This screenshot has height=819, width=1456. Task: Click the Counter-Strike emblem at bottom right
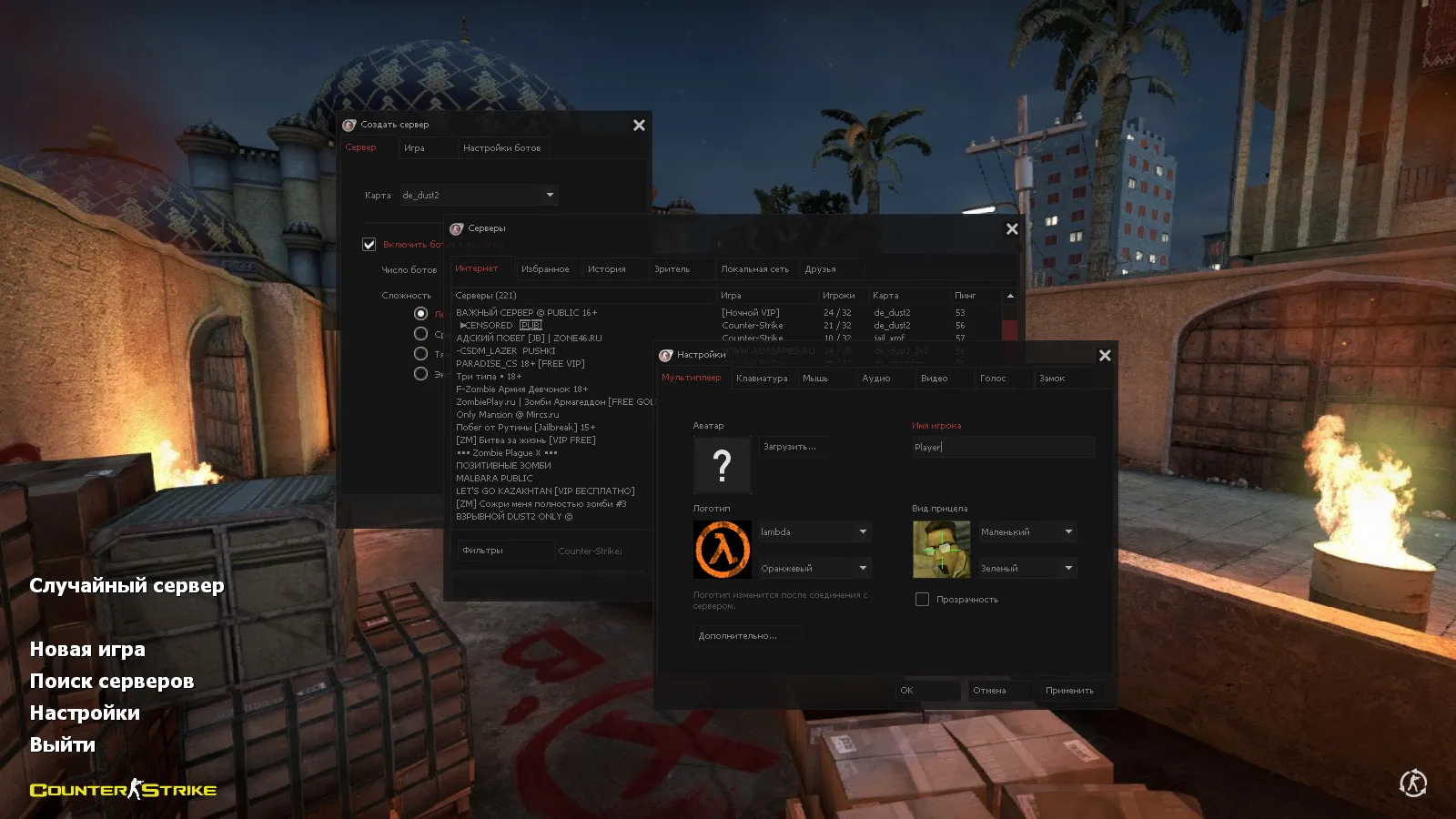(1413, 781)
